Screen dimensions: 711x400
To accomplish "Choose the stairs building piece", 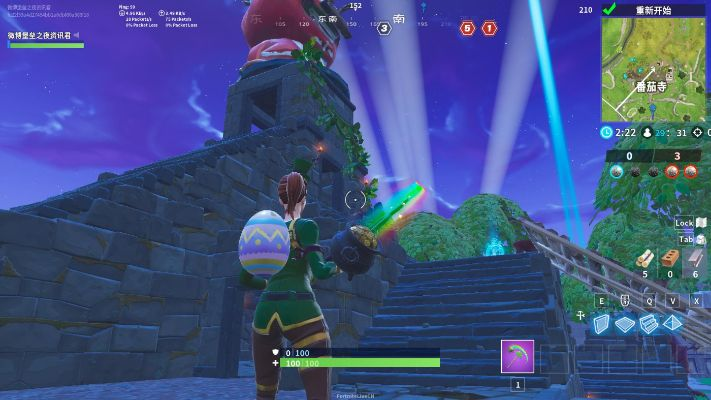I will (x=647, y=324).
